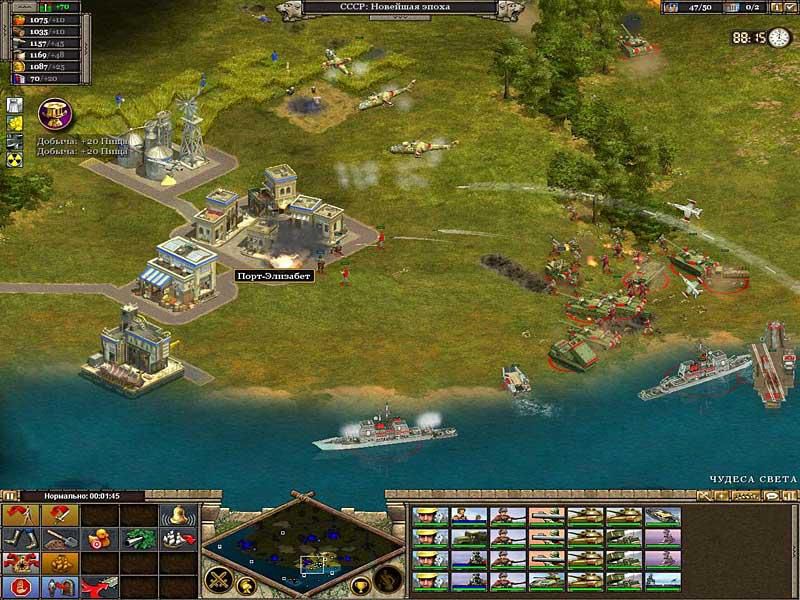Image resolution: width=800 pixels, height=600 pixels.
Task: Ring the town alarm bell command
Action: [x=176, y=516]
